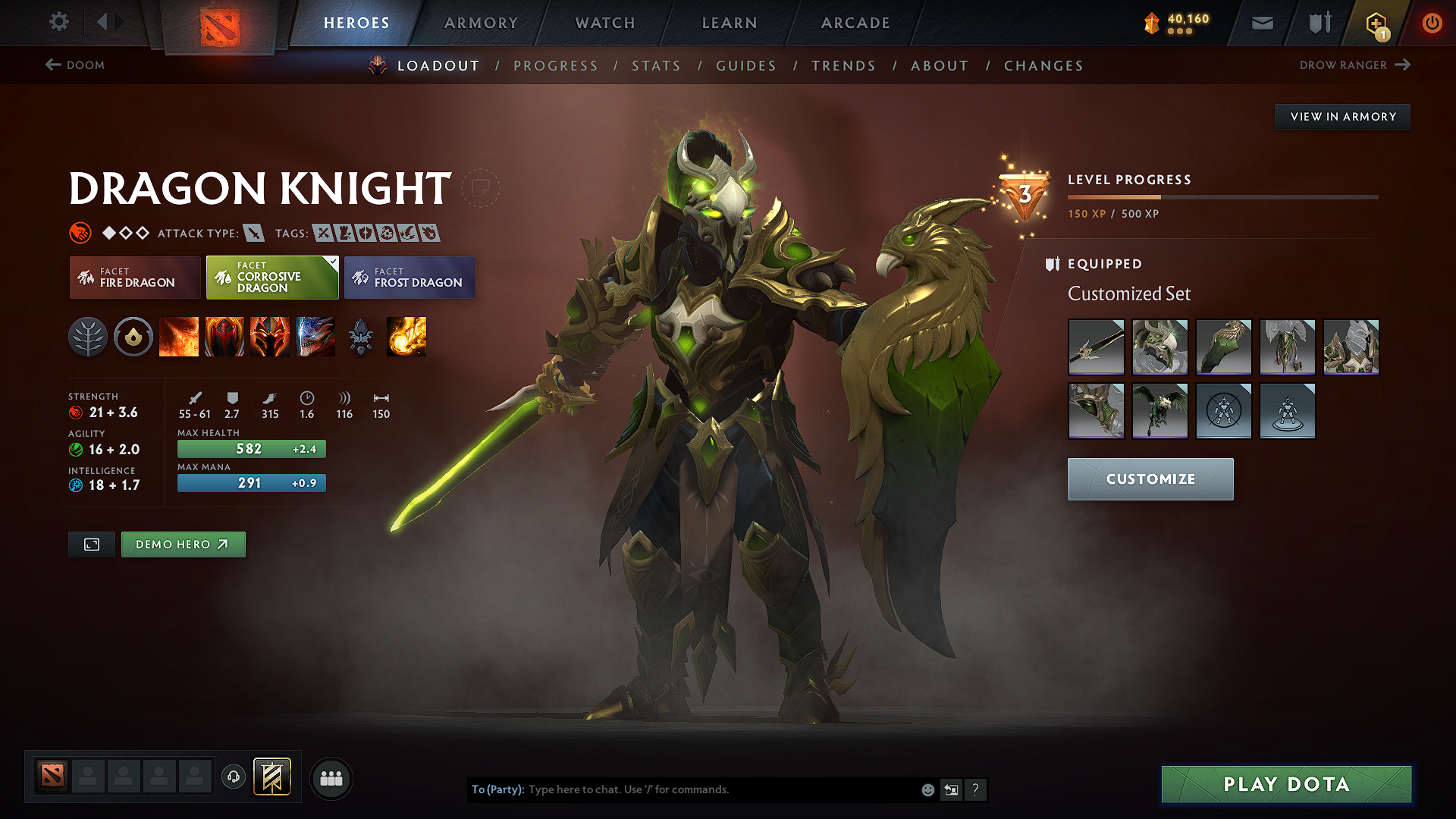Enable the Frost Dragon facet
This screenshot has width=1456, height=819.
(x=409, y=278)
